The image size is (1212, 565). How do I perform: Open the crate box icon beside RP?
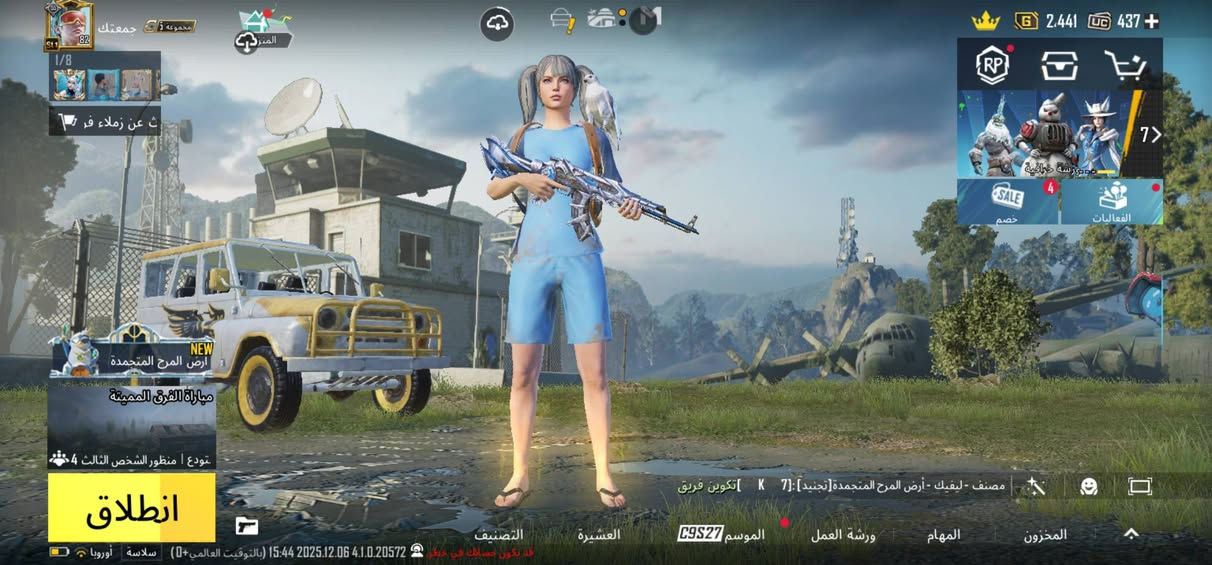[1058, 65]
